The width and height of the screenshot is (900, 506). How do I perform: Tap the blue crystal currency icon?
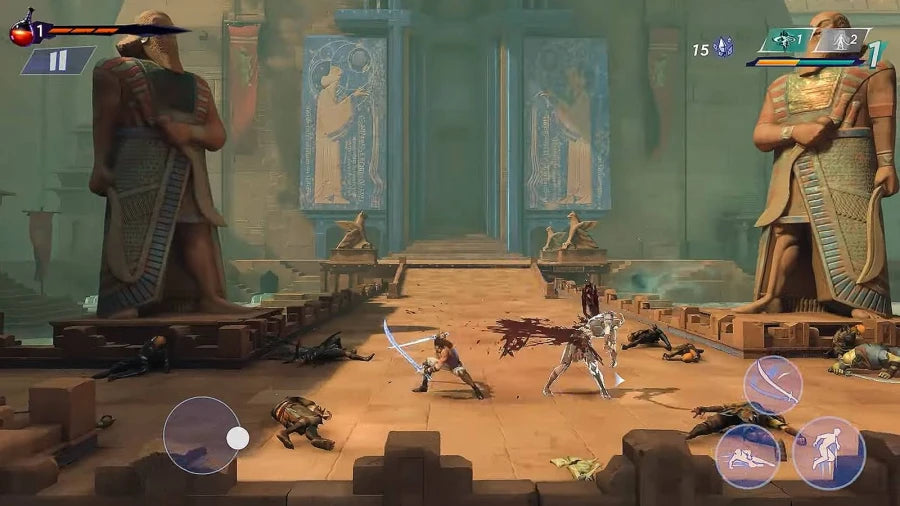pos(724,47)
